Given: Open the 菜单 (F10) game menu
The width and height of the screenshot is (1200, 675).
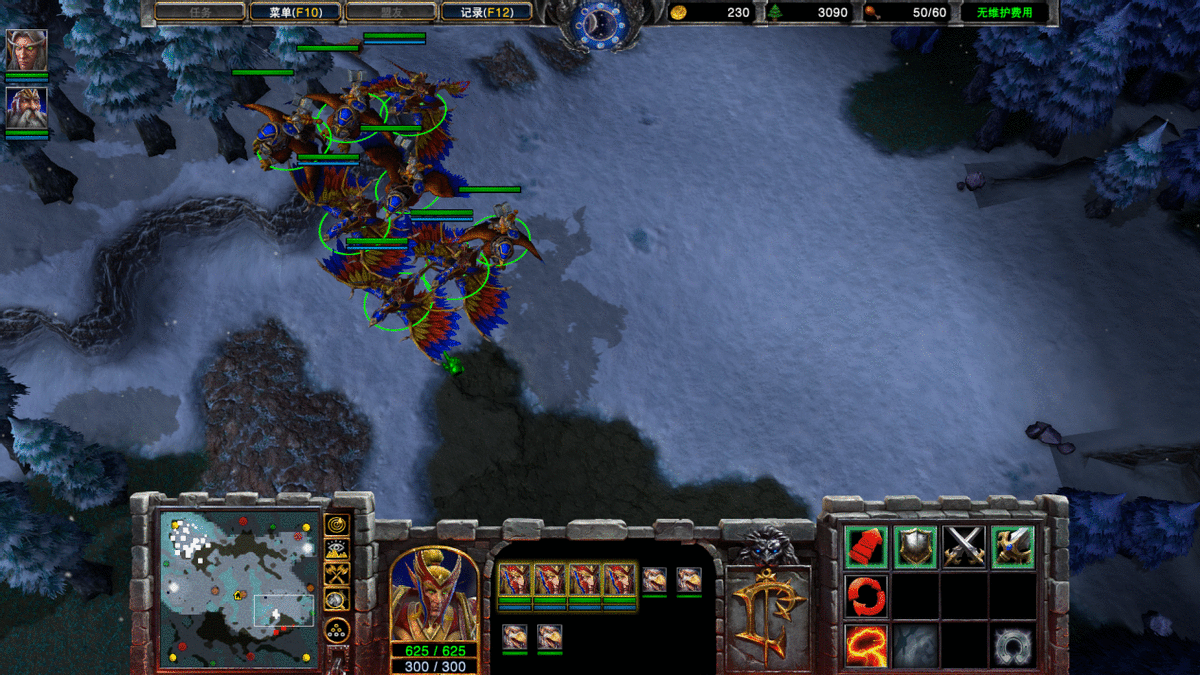Looking at the screenshot, I should click(295, 12).
